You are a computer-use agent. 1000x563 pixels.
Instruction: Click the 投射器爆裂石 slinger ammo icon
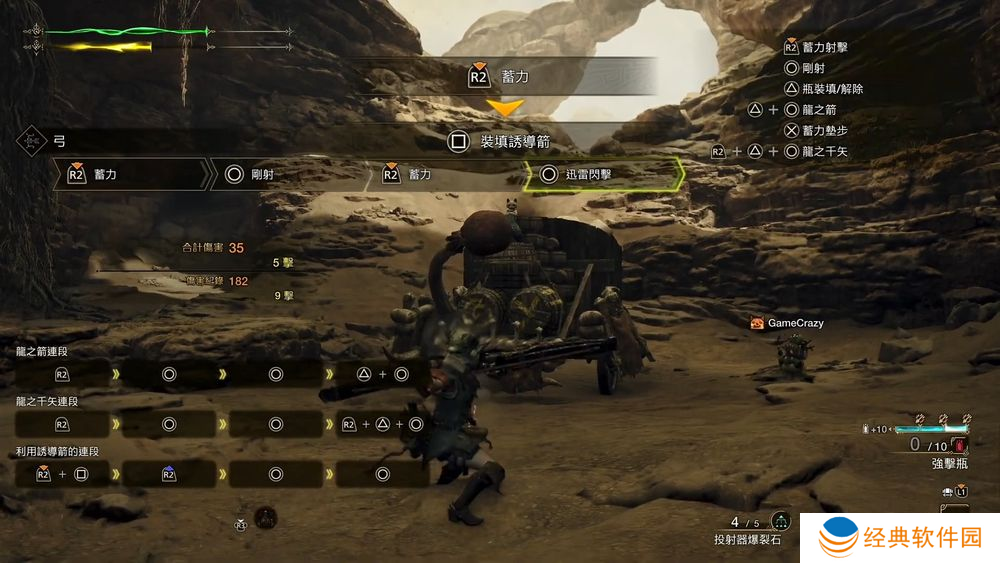[780, 522]
